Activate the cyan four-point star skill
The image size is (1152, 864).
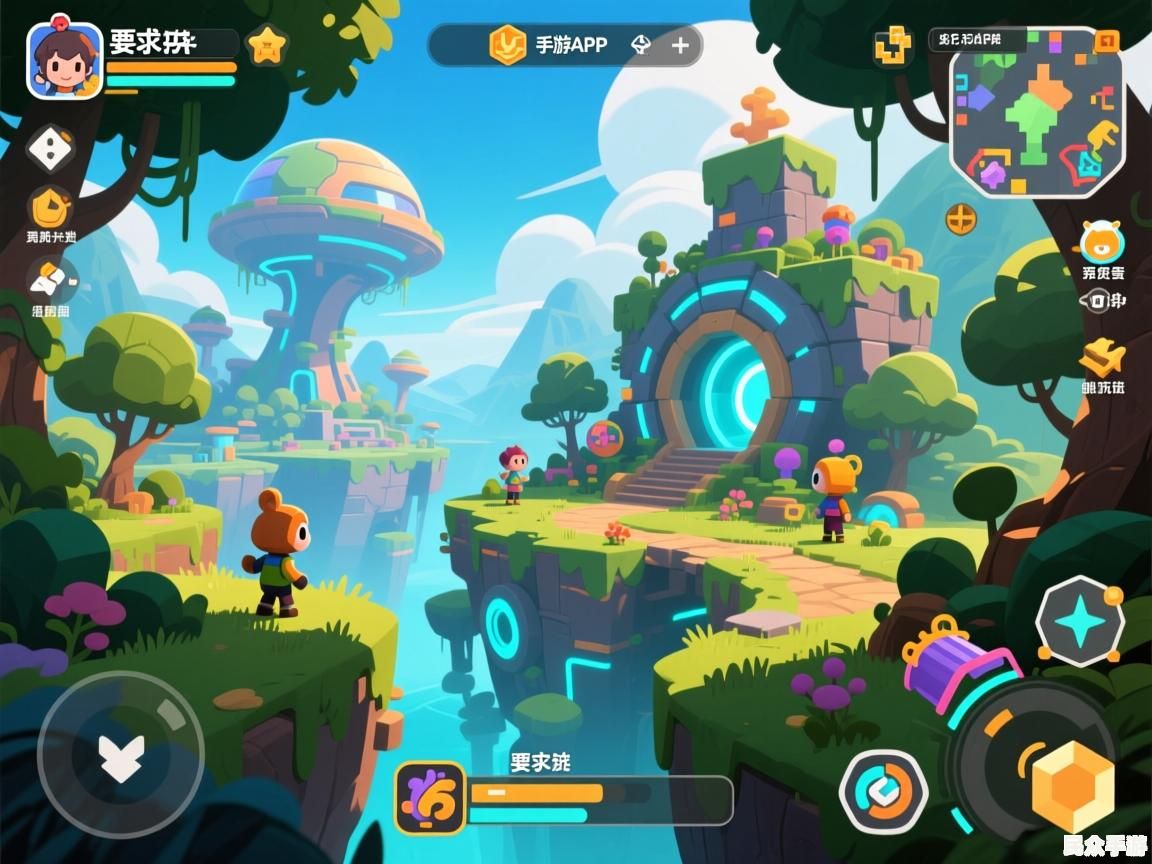(x=1080, y=623)
